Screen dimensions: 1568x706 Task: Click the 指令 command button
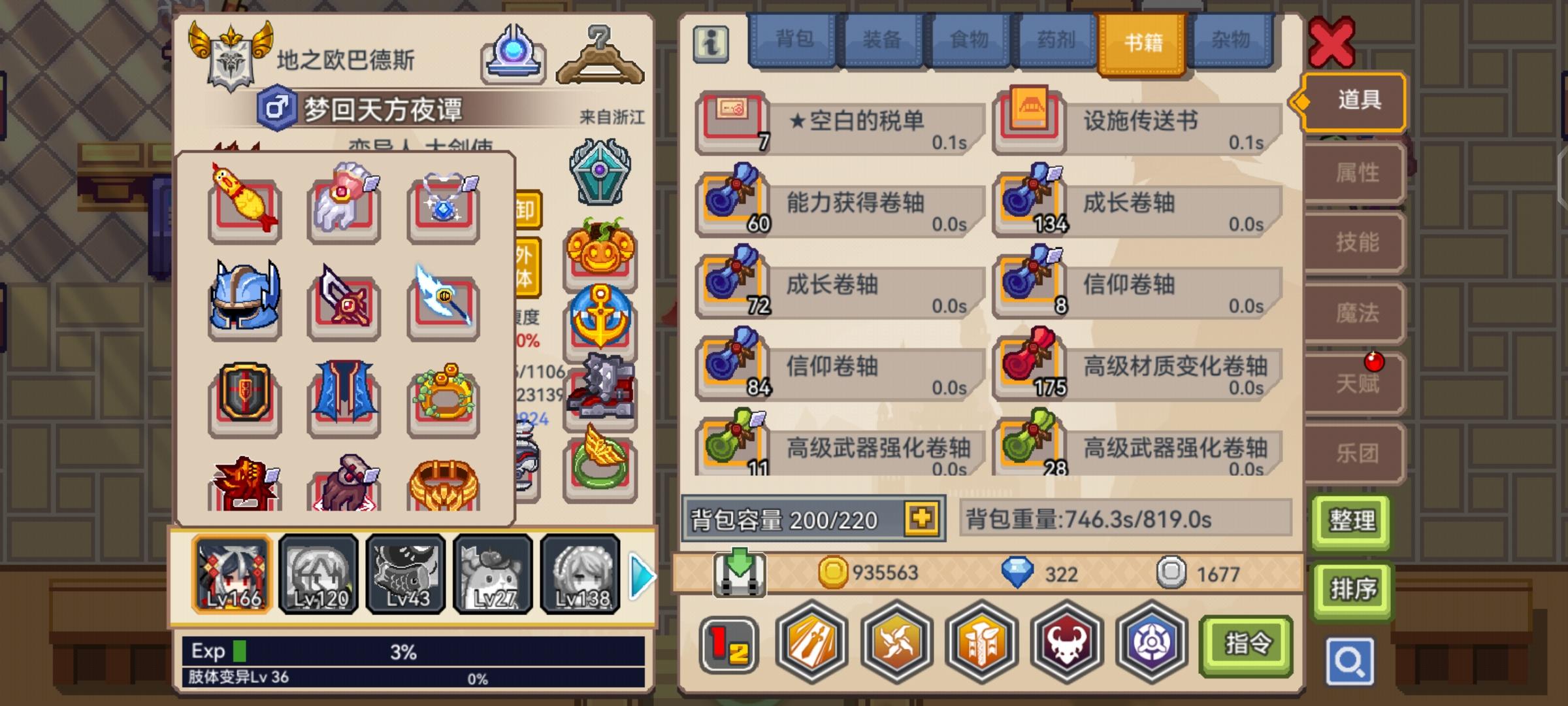tap(1245, 643)
